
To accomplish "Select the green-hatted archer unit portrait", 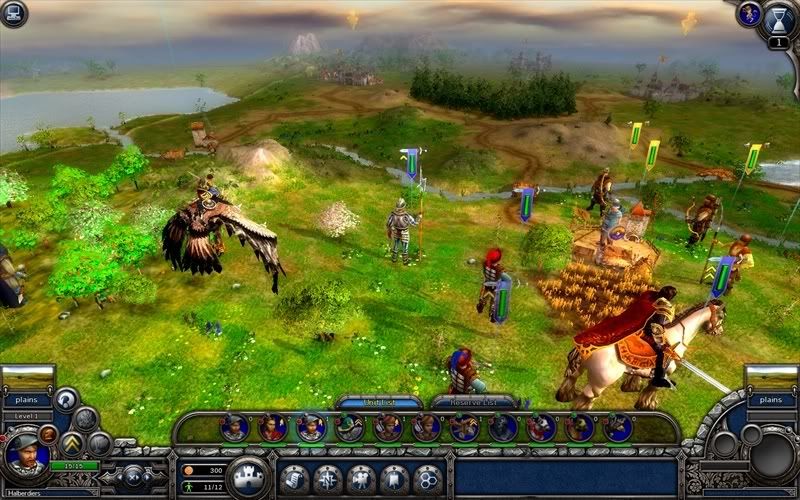I will tap(349, 428).
